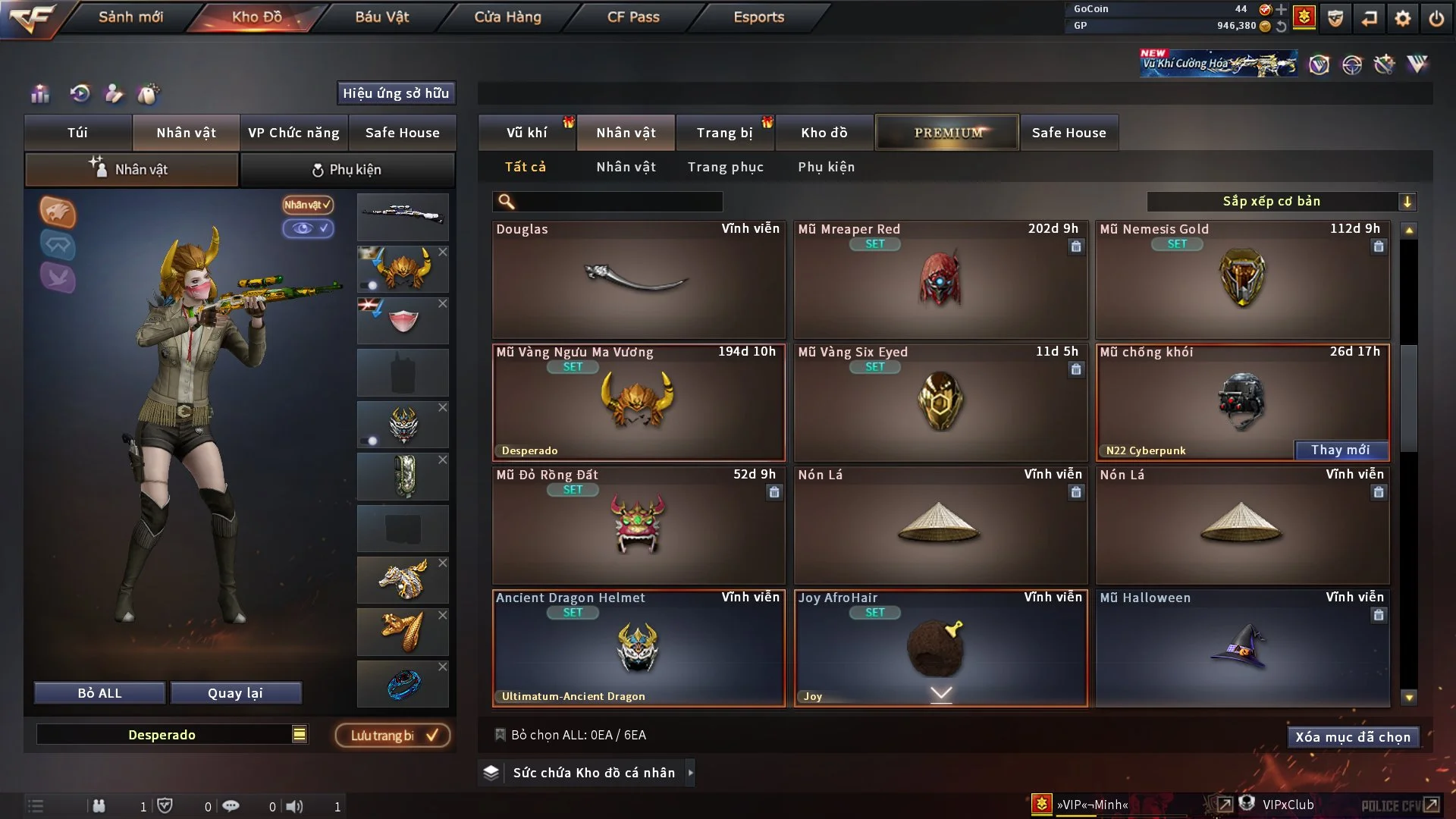Open the CF Pass menu
The width and height of the screenshot is (1456, 819).
(x=633, y=17)
